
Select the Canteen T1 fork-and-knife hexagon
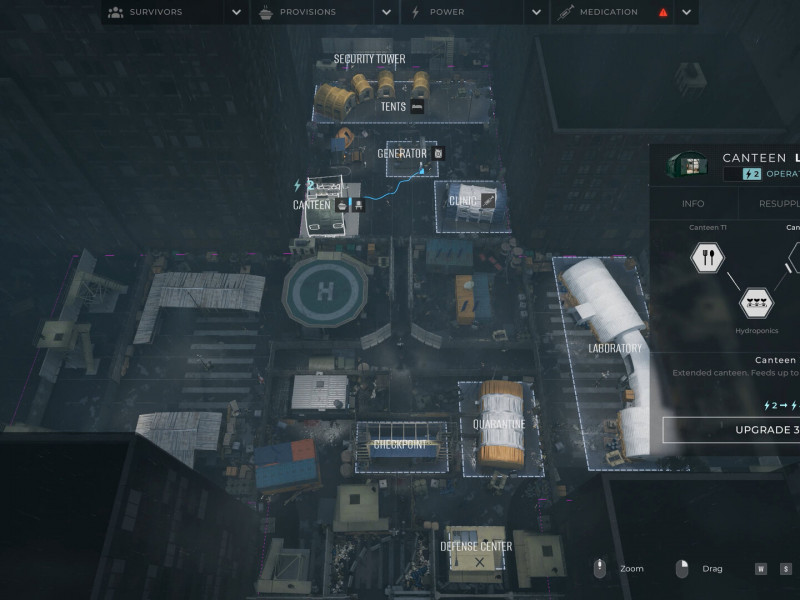[707, 257]
